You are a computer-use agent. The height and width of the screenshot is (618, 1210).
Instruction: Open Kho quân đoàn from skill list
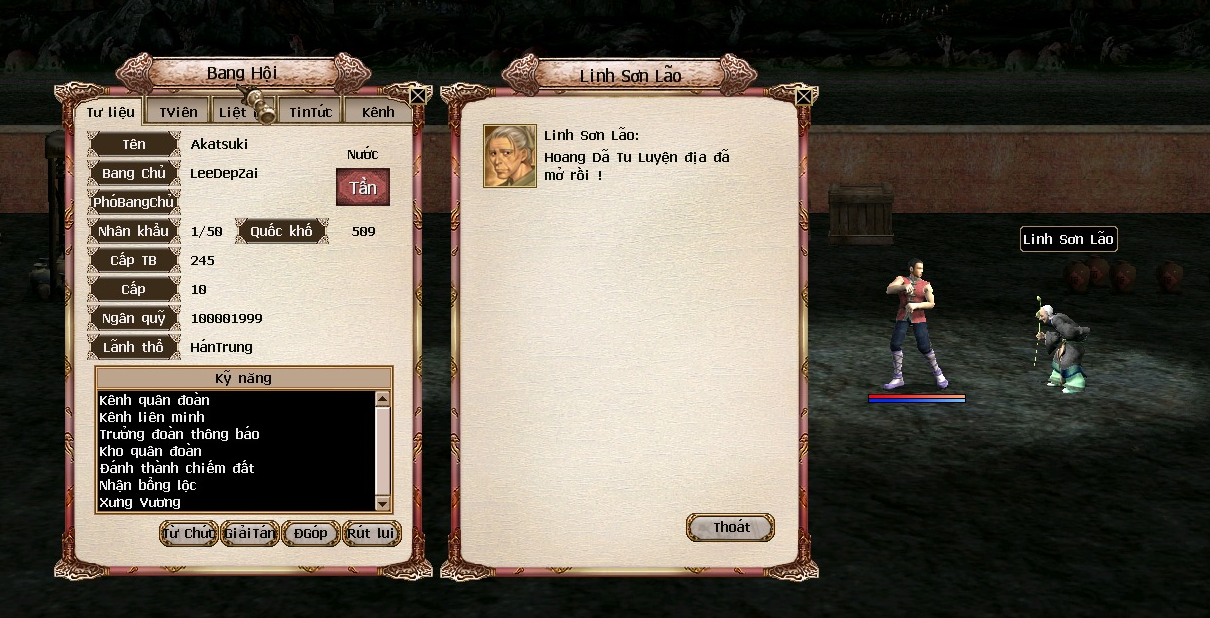click(x=150, y=451)
